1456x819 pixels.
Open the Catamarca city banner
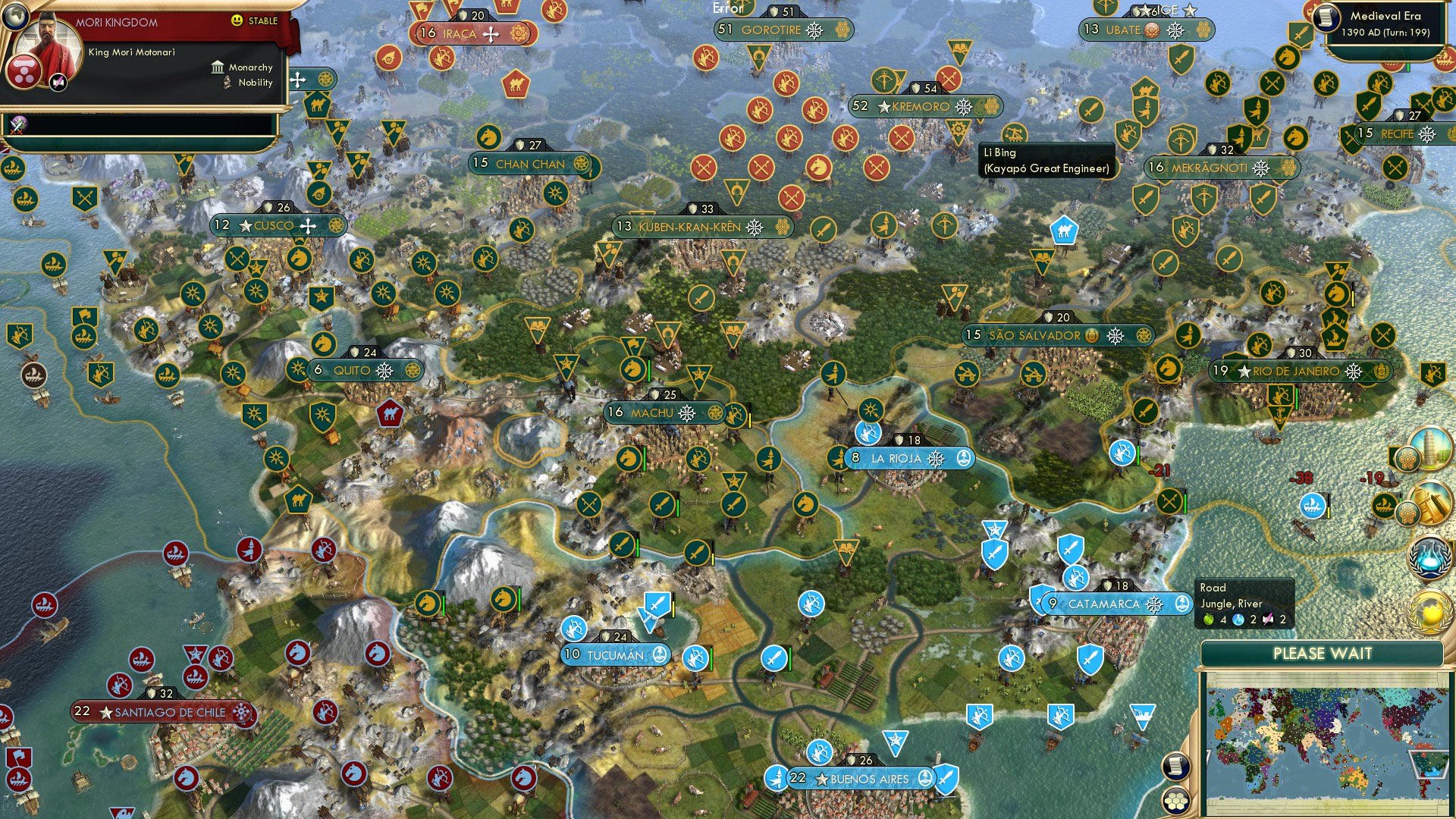pos(1103,604)
